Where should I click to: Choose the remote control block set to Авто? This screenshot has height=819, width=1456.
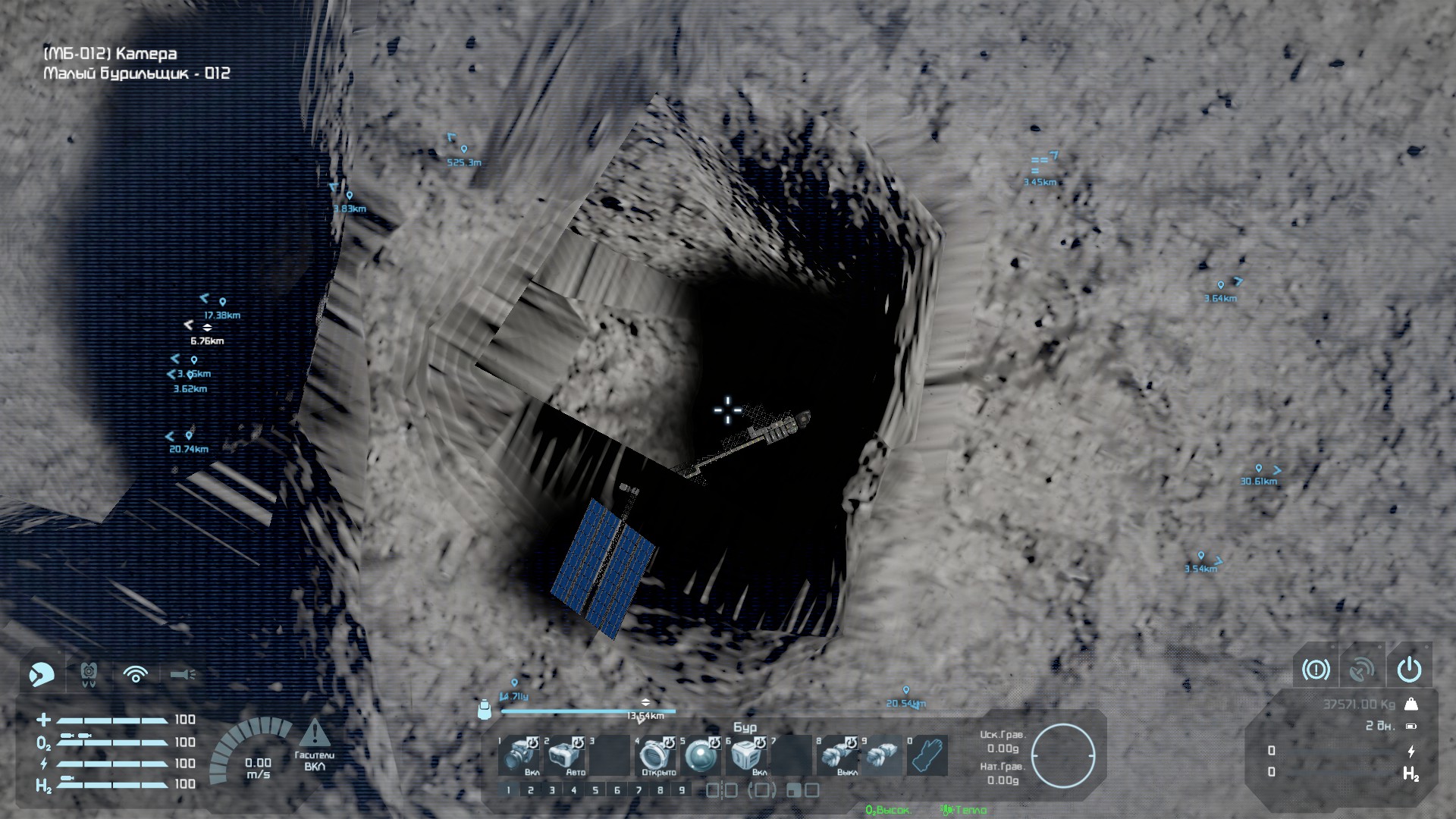point(564,755)
